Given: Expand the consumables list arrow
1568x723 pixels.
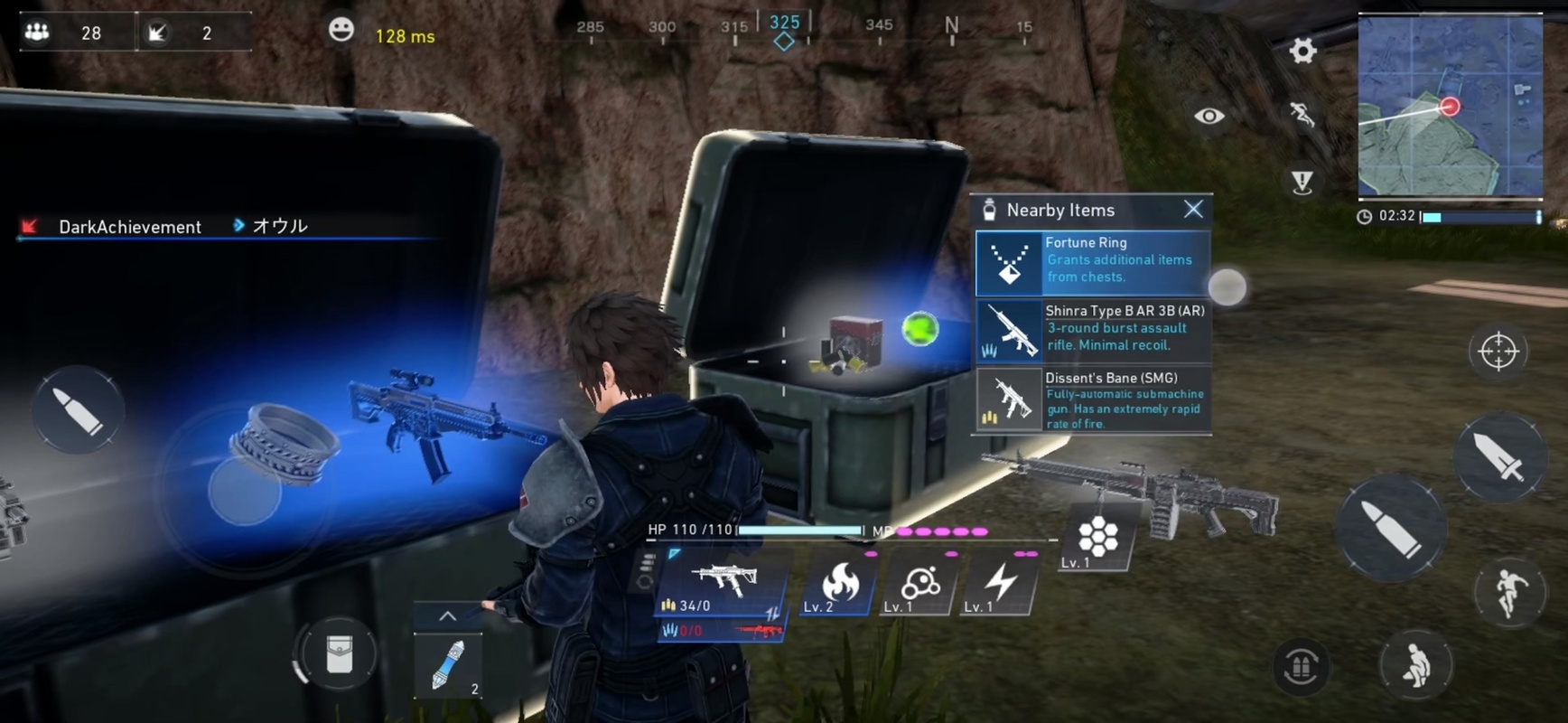Looking at the screenshot, I should (x=447, y=615).
